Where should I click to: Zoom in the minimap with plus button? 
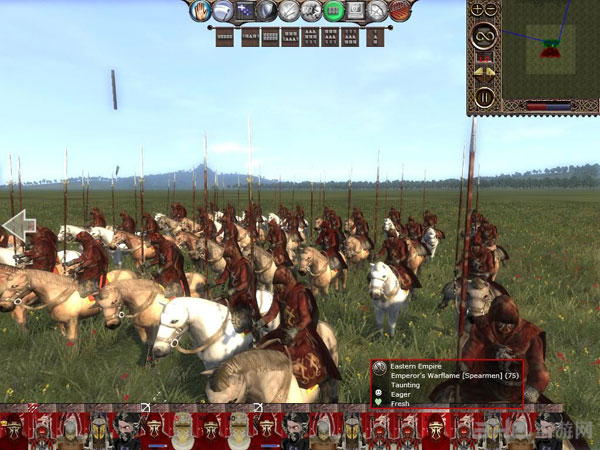(478, 10)
